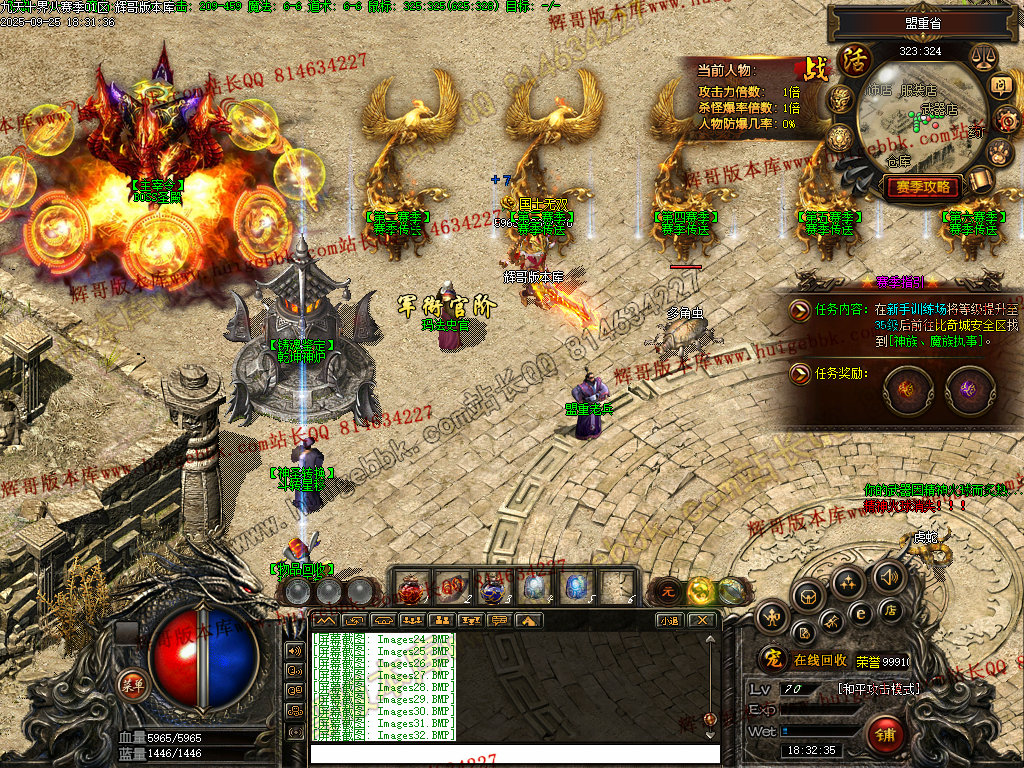
Task: Use the red potion in hotbar slot 1
Action: click(x=413, y=587)
